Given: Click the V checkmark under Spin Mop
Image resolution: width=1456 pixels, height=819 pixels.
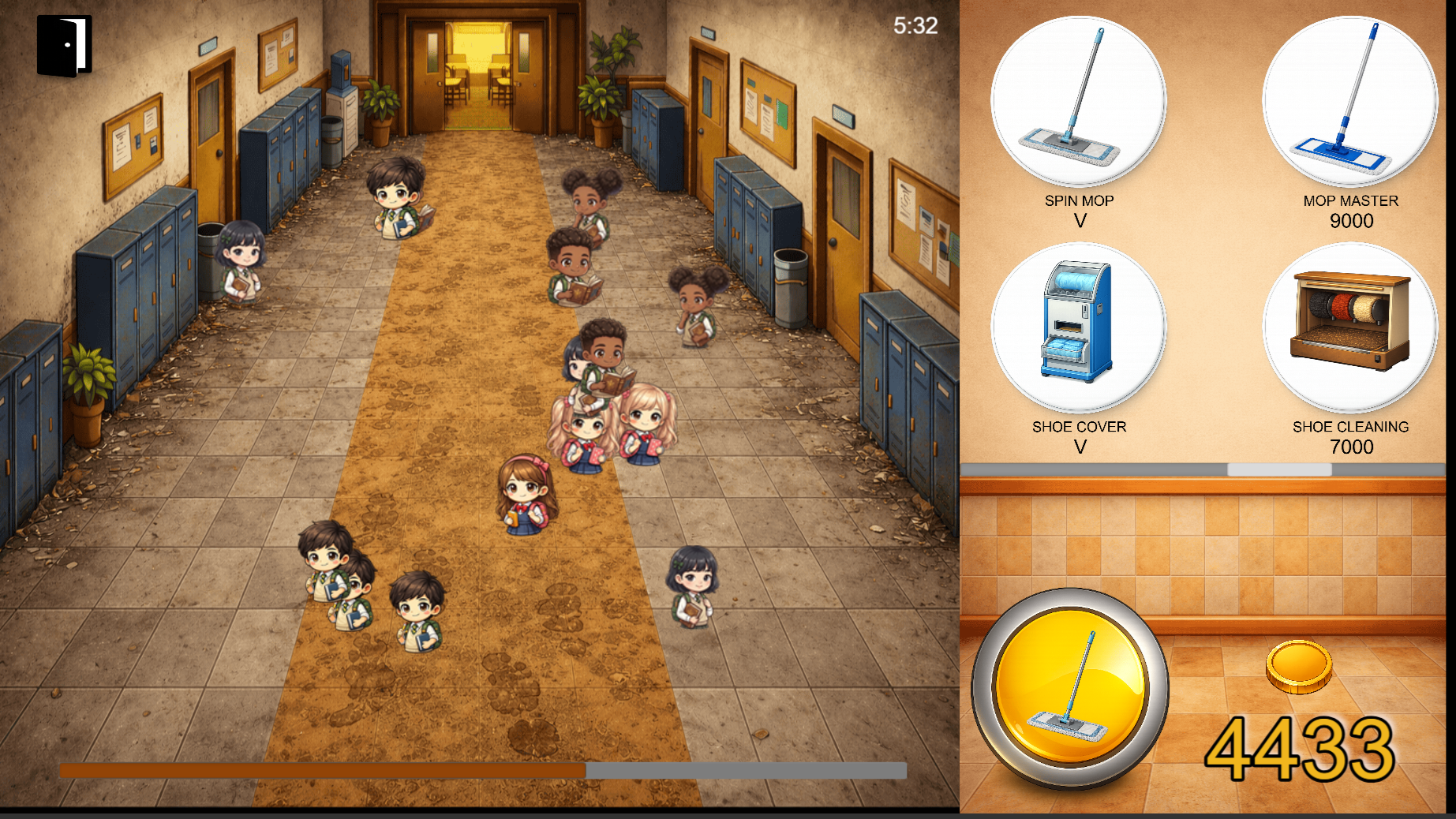Looking at the screenshot, I should (x=1079, y=222).
